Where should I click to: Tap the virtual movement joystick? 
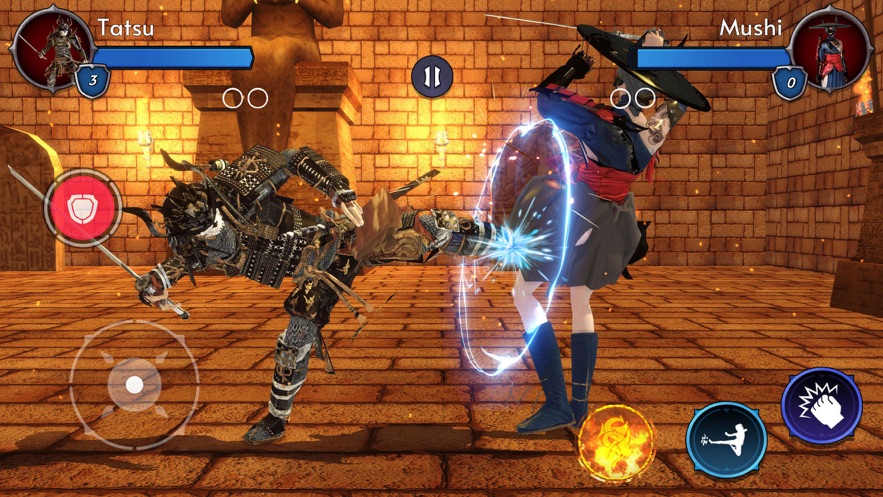click(134, 384)
